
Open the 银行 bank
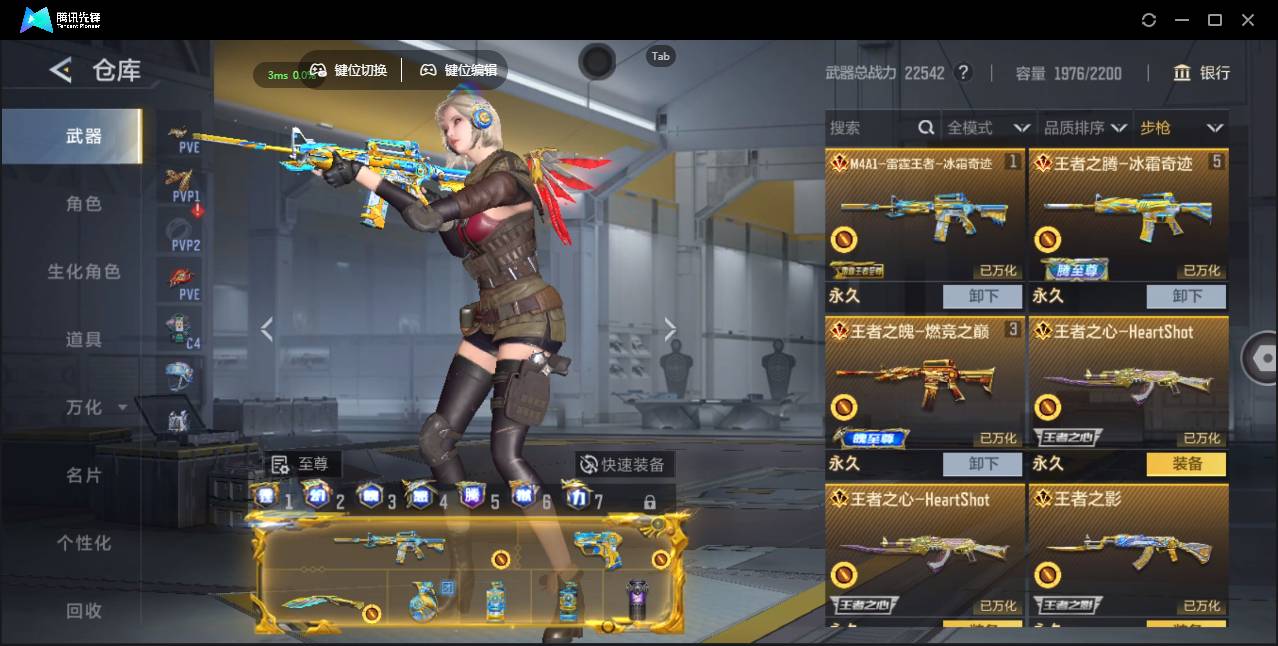(1202, 73)
